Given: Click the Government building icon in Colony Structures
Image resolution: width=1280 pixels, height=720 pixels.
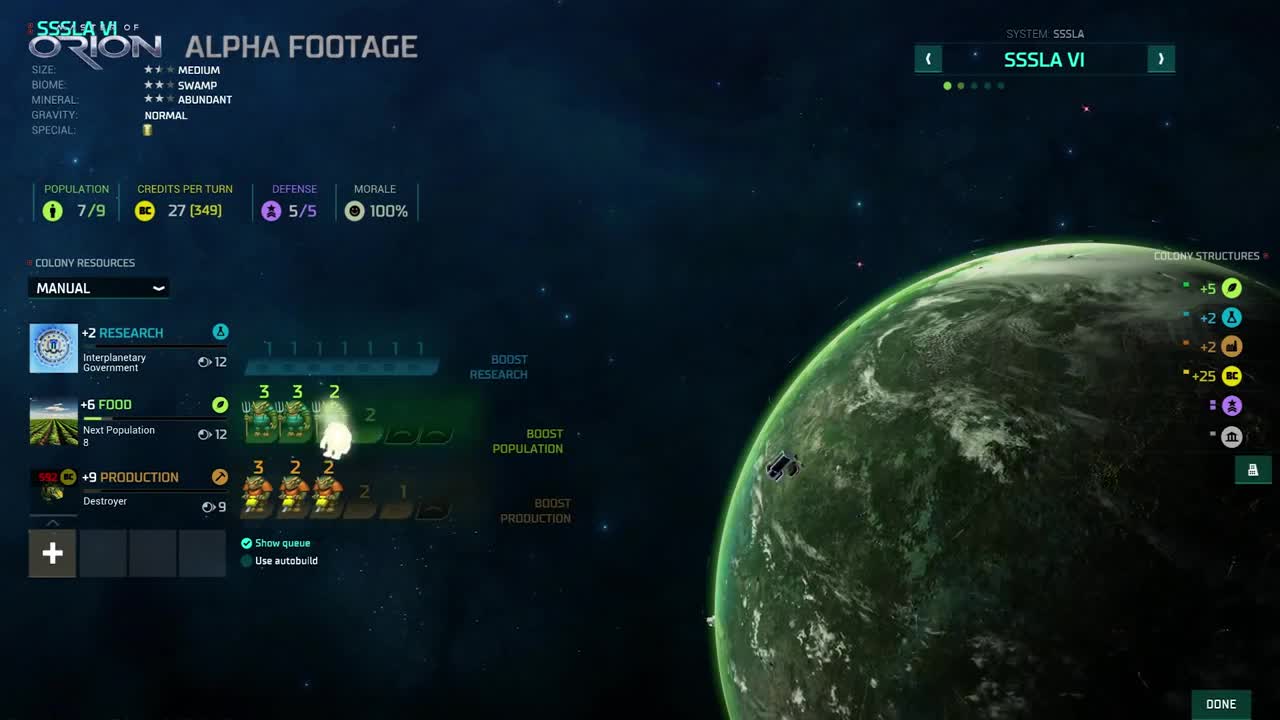Looking at the screenshot, I should (1232, 437).
